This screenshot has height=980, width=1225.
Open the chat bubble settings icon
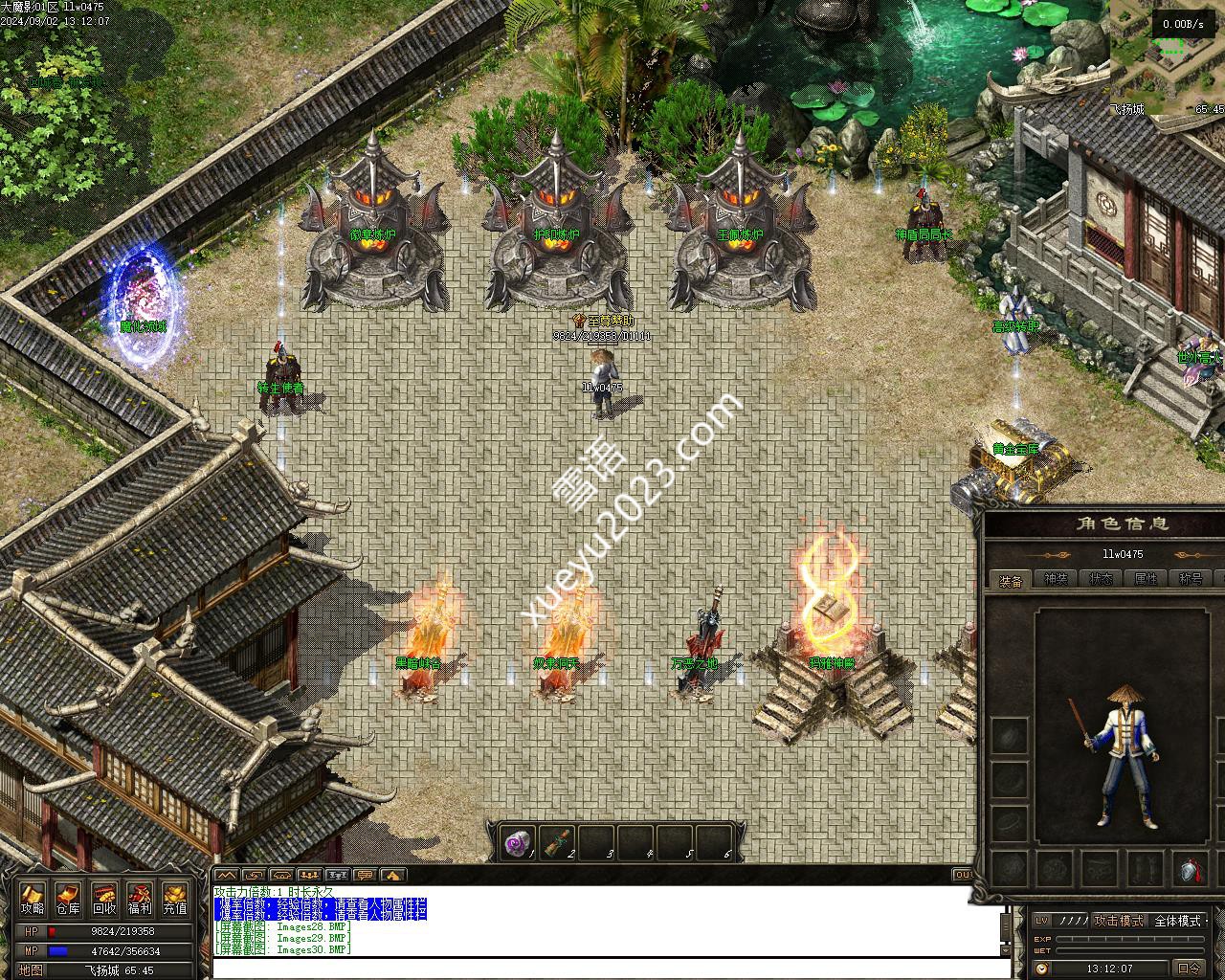coord(365,874)
